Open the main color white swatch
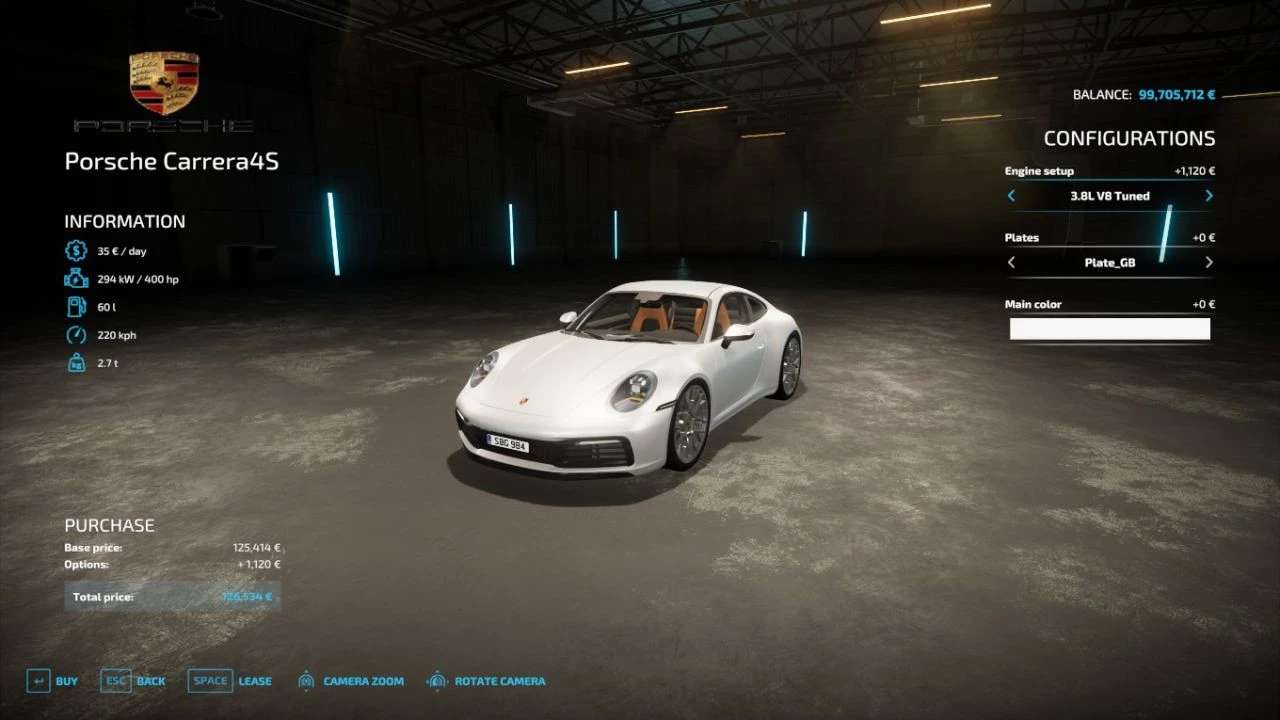Screen dimensions: 1280x720 [1109, 329]
